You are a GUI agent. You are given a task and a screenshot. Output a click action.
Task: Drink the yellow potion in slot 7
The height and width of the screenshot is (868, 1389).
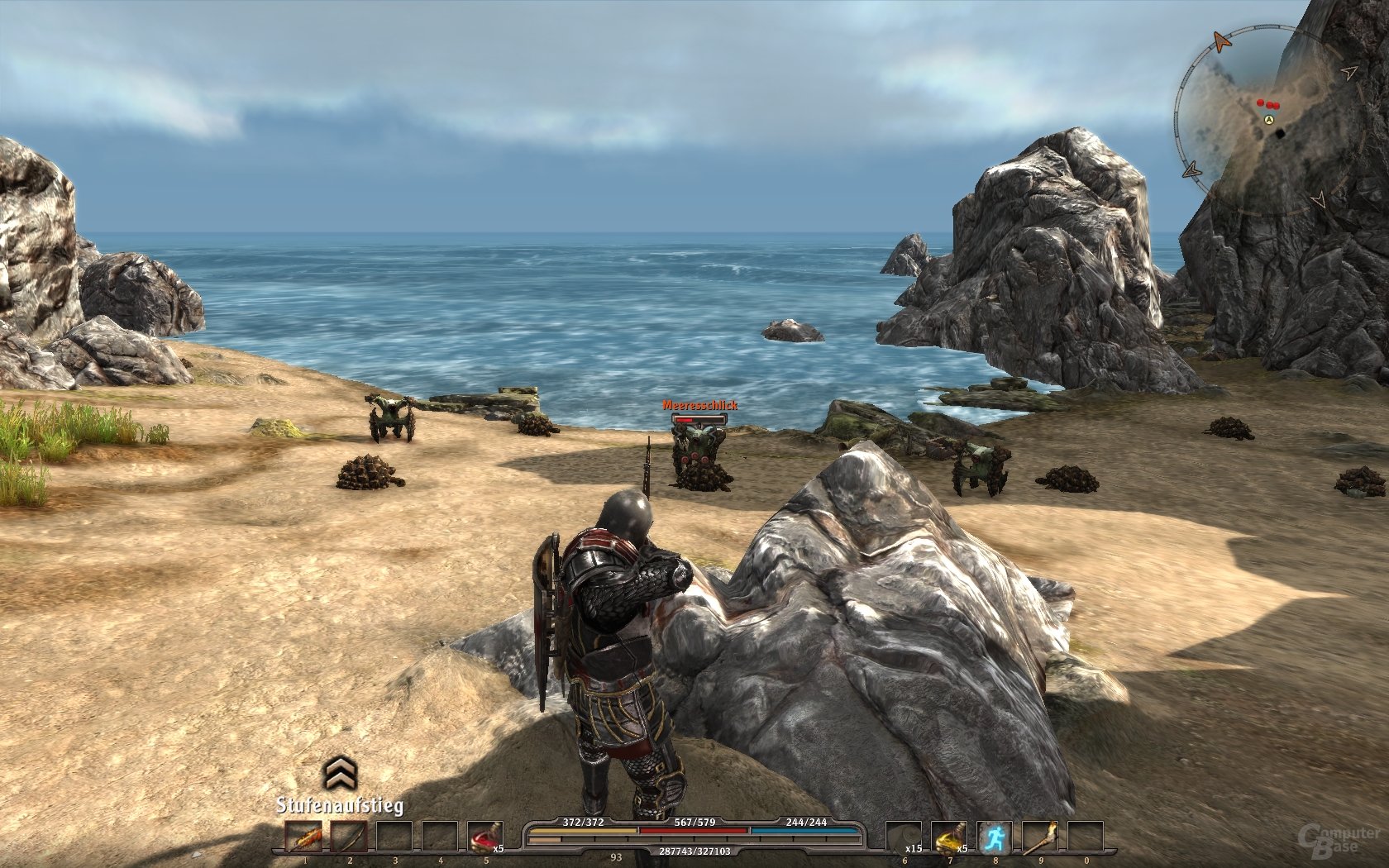coord(948,837)
